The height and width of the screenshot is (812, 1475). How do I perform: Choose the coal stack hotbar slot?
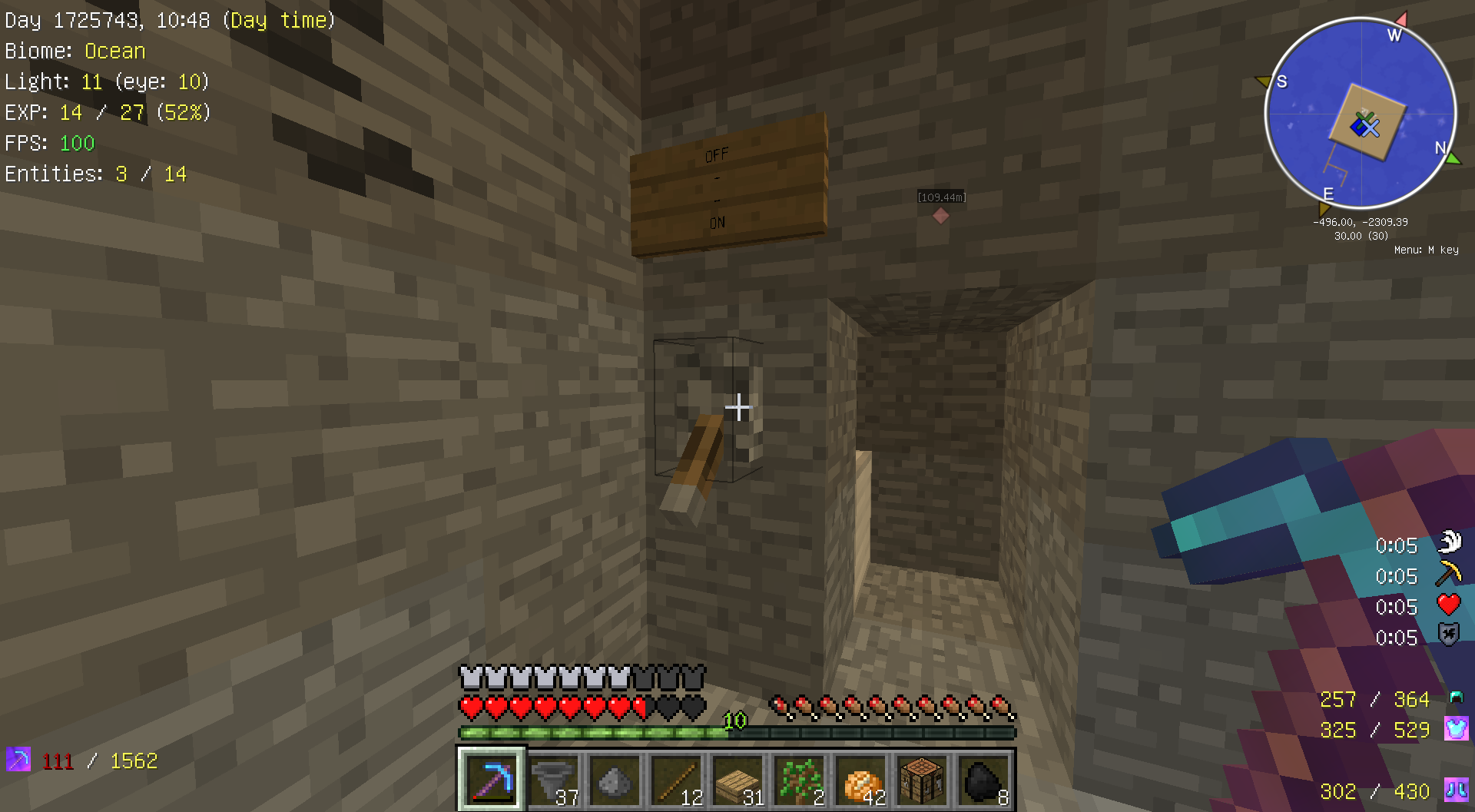tap(983, 780)
